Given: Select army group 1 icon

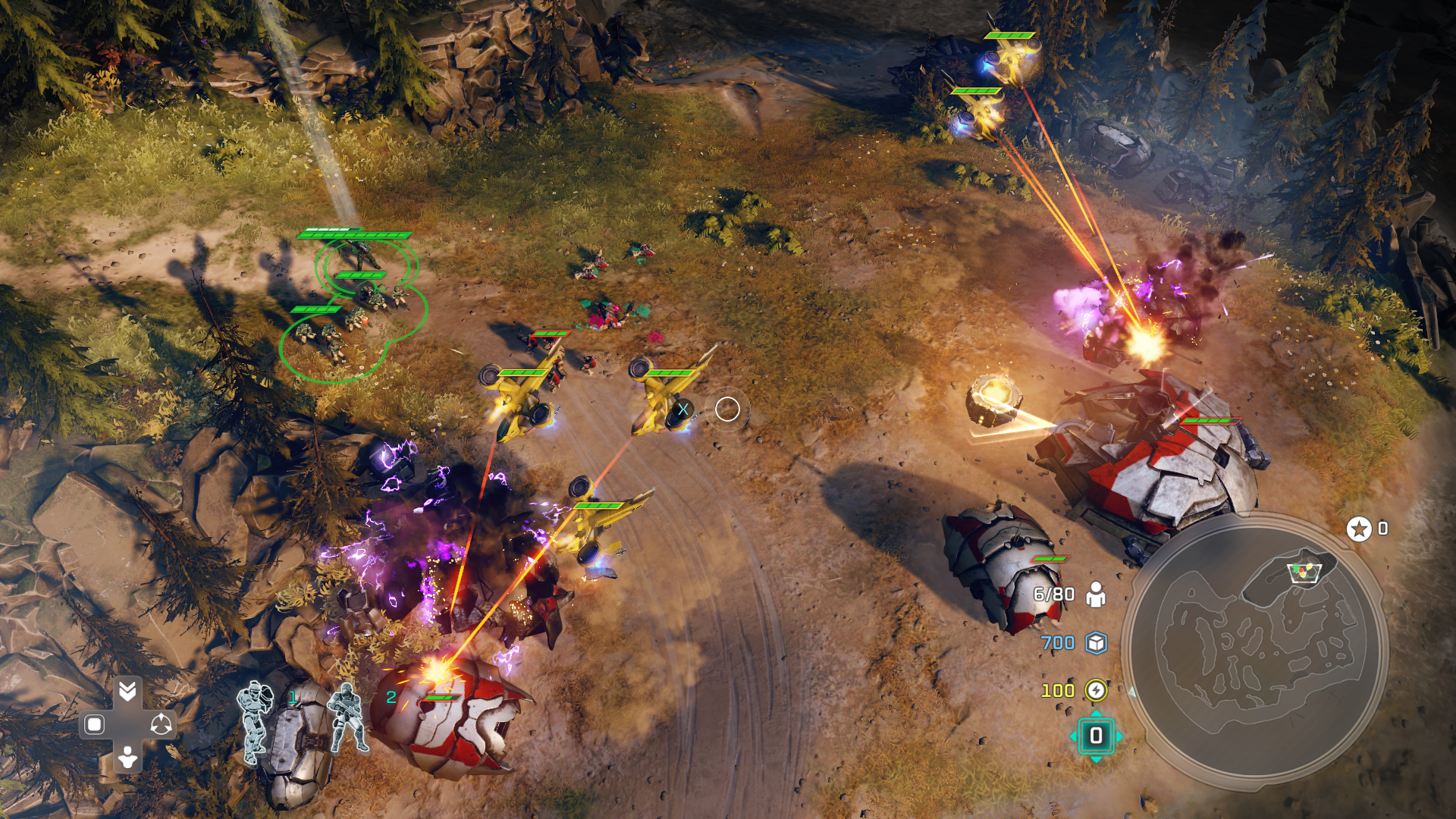Looking at the screenshot, I should tap(256, 720).
